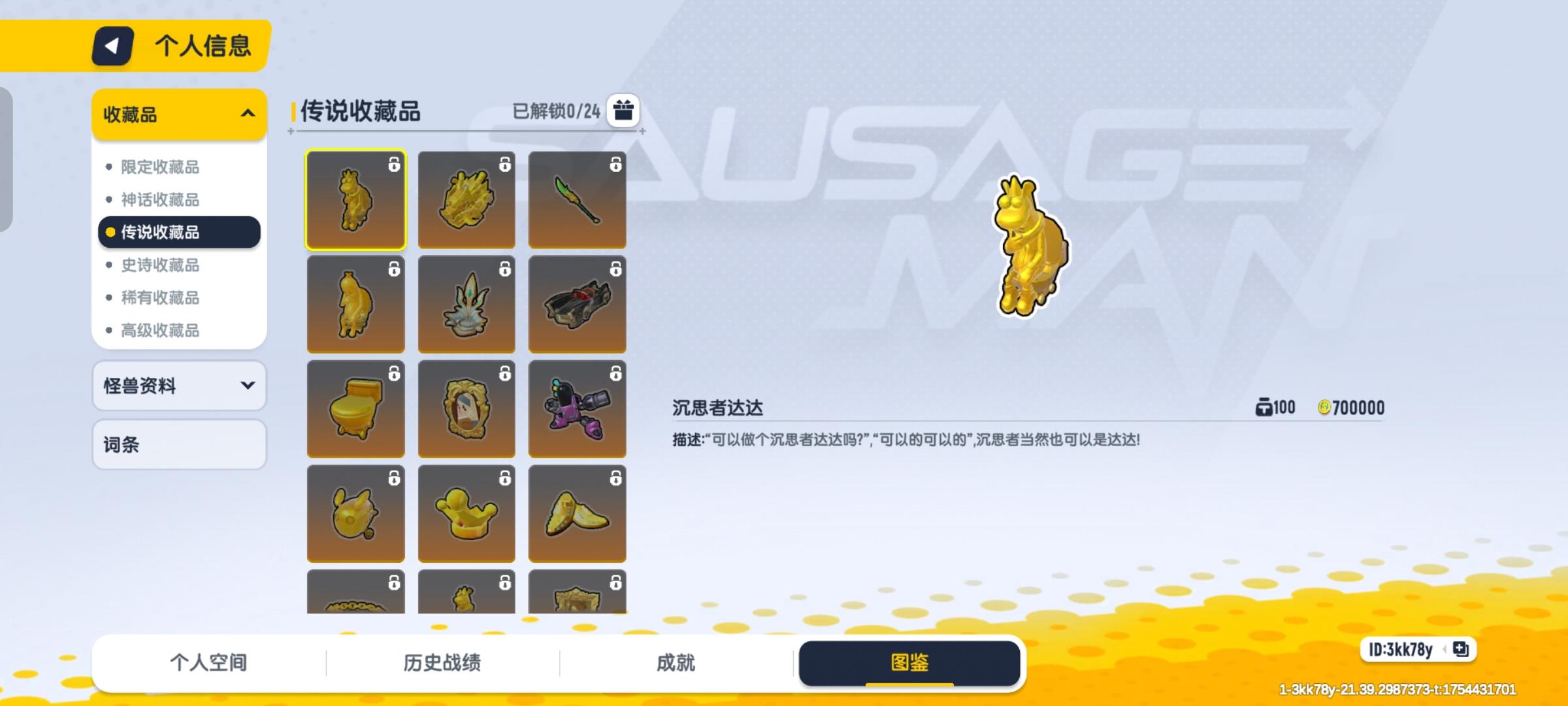
Task: Select the golden crown collectible thumbnail
Action: 466,513
